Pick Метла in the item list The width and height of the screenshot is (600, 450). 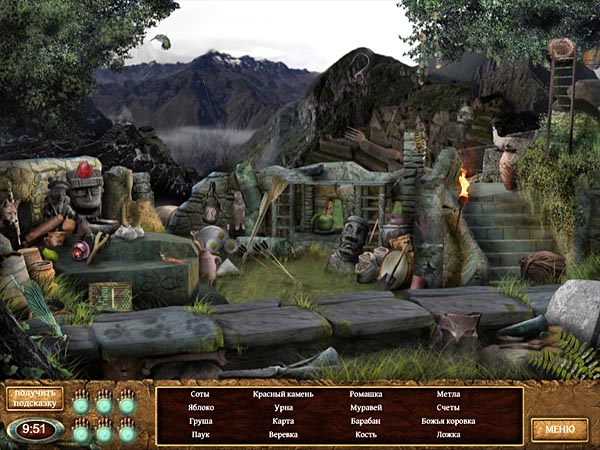tap(448, 394)
